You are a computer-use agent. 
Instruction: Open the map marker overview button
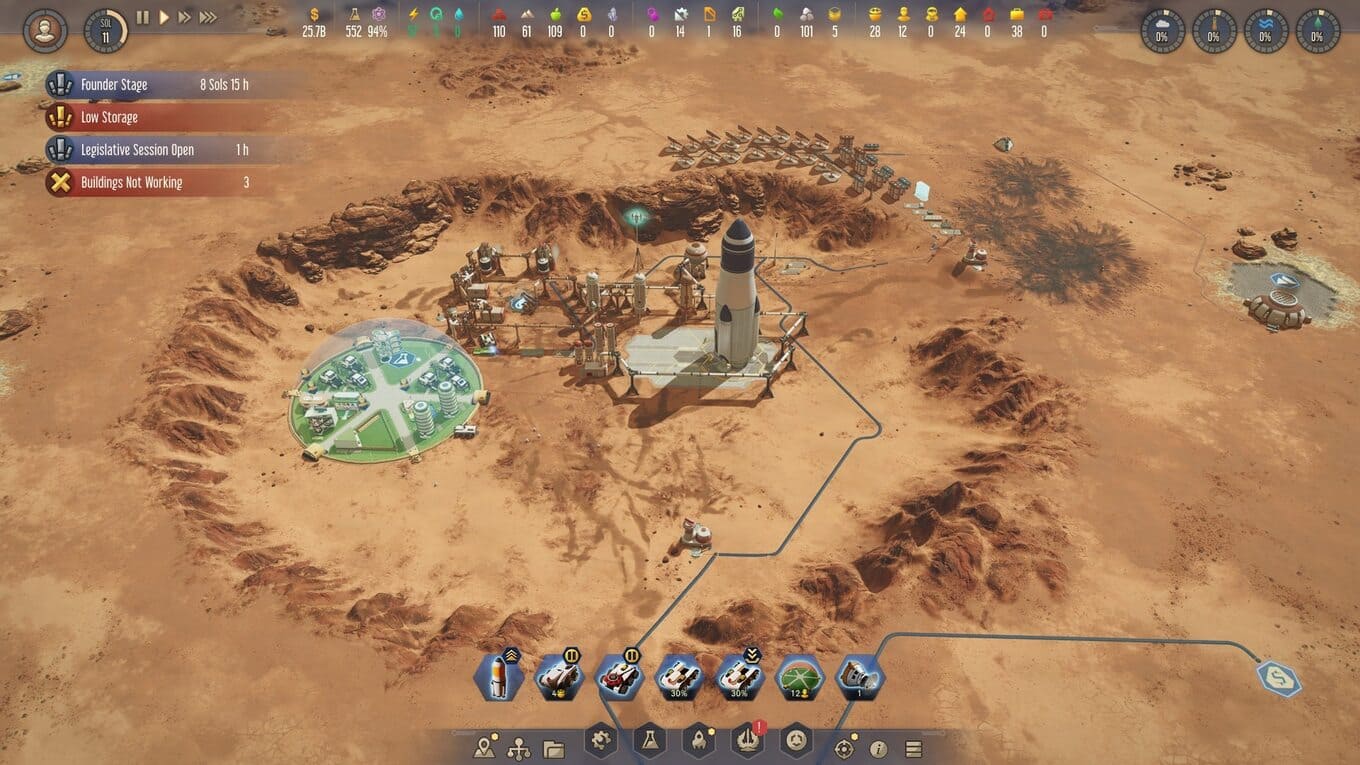pyautogui.click(x=486, y=747)
